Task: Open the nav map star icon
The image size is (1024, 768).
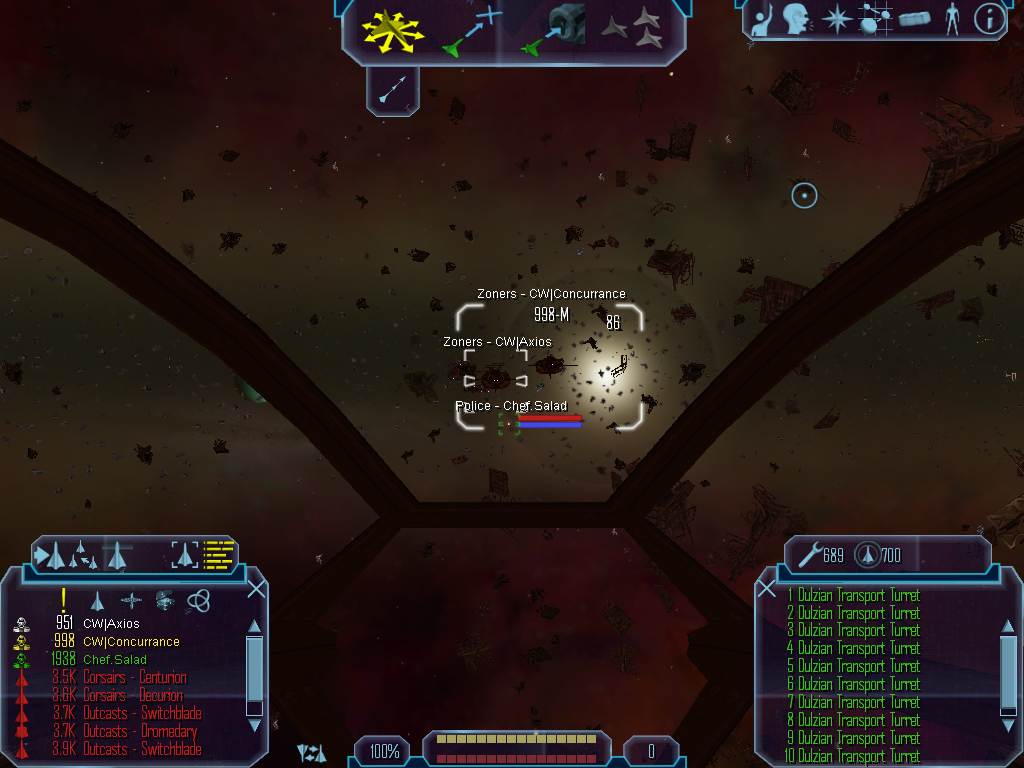Action: click(x=835, y=19)
